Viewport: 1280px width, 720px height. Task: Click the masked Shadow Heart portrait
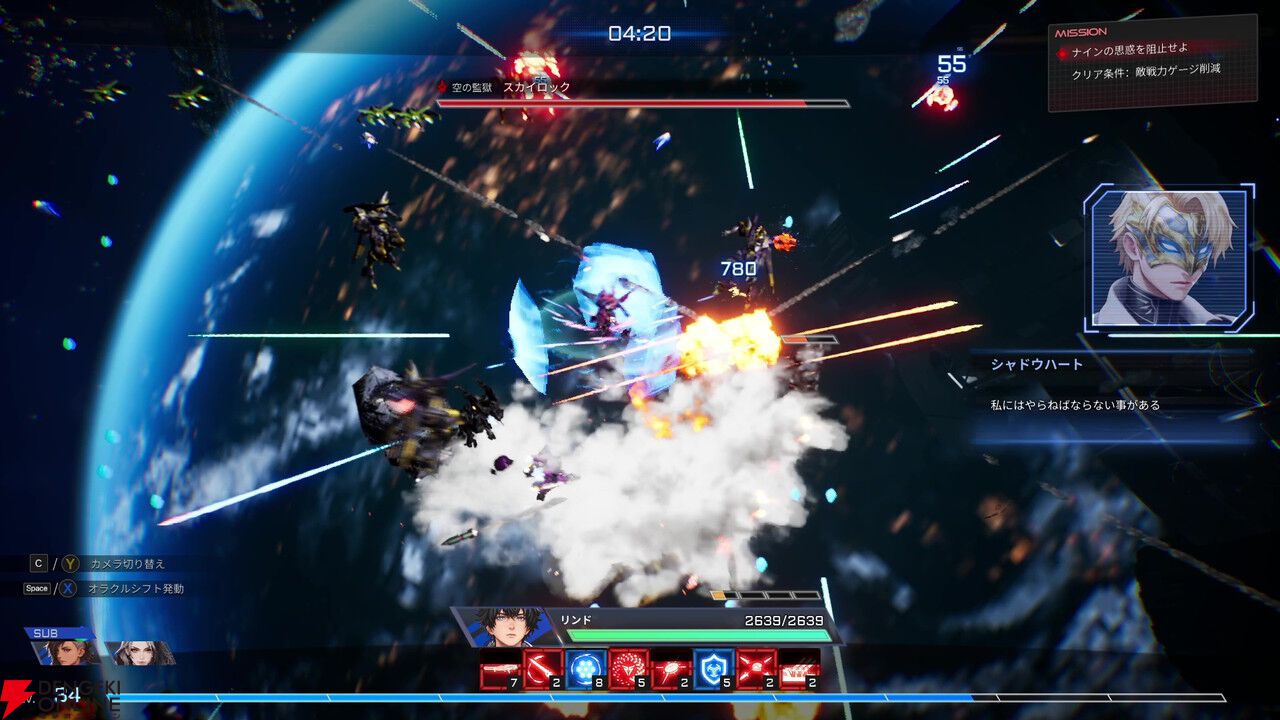(x=1166, y=256)
